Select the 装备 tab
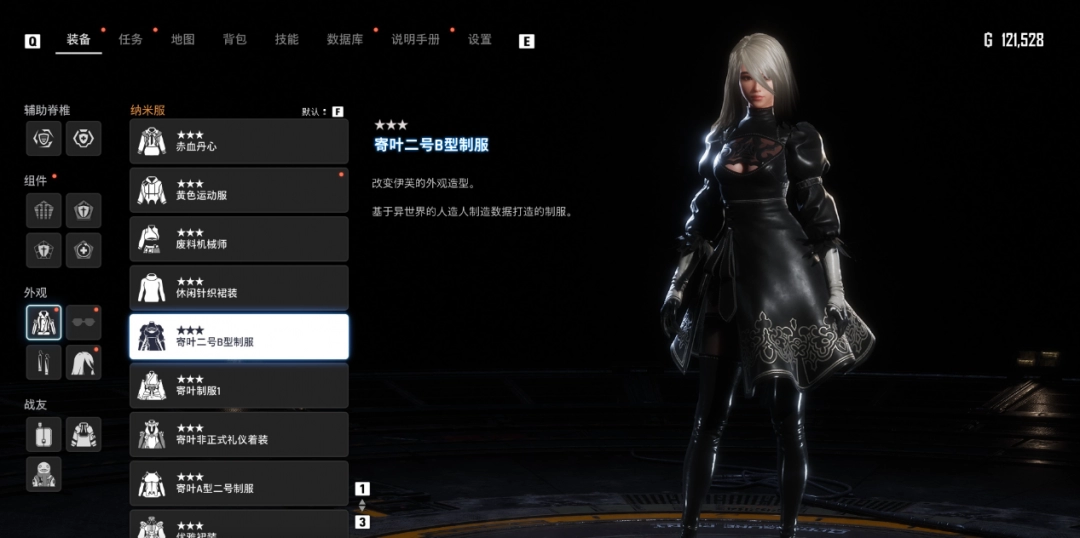 (x=79, y=40)
